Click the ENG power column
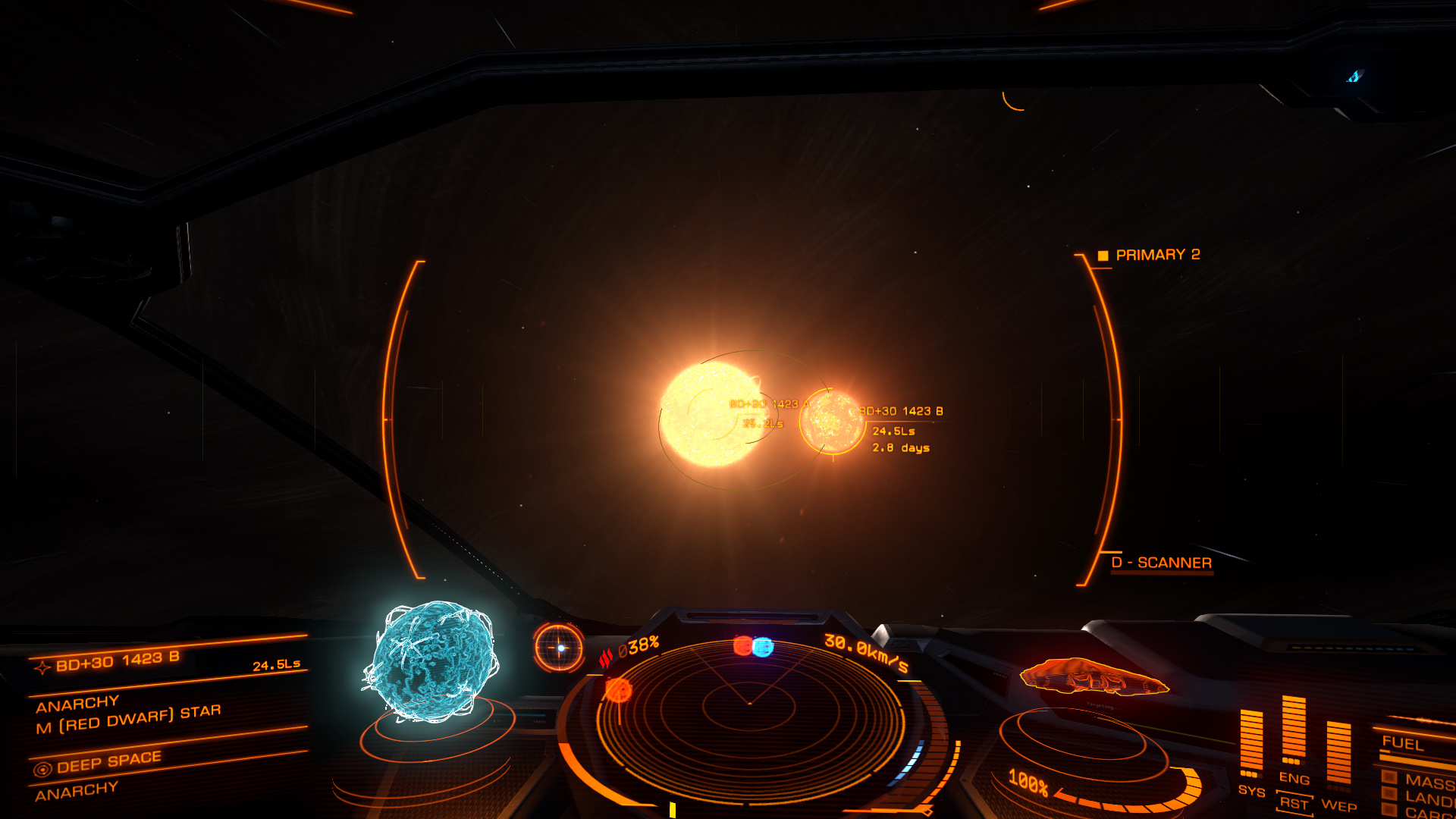This screenshot has width=1456, height=819. 1294,730
